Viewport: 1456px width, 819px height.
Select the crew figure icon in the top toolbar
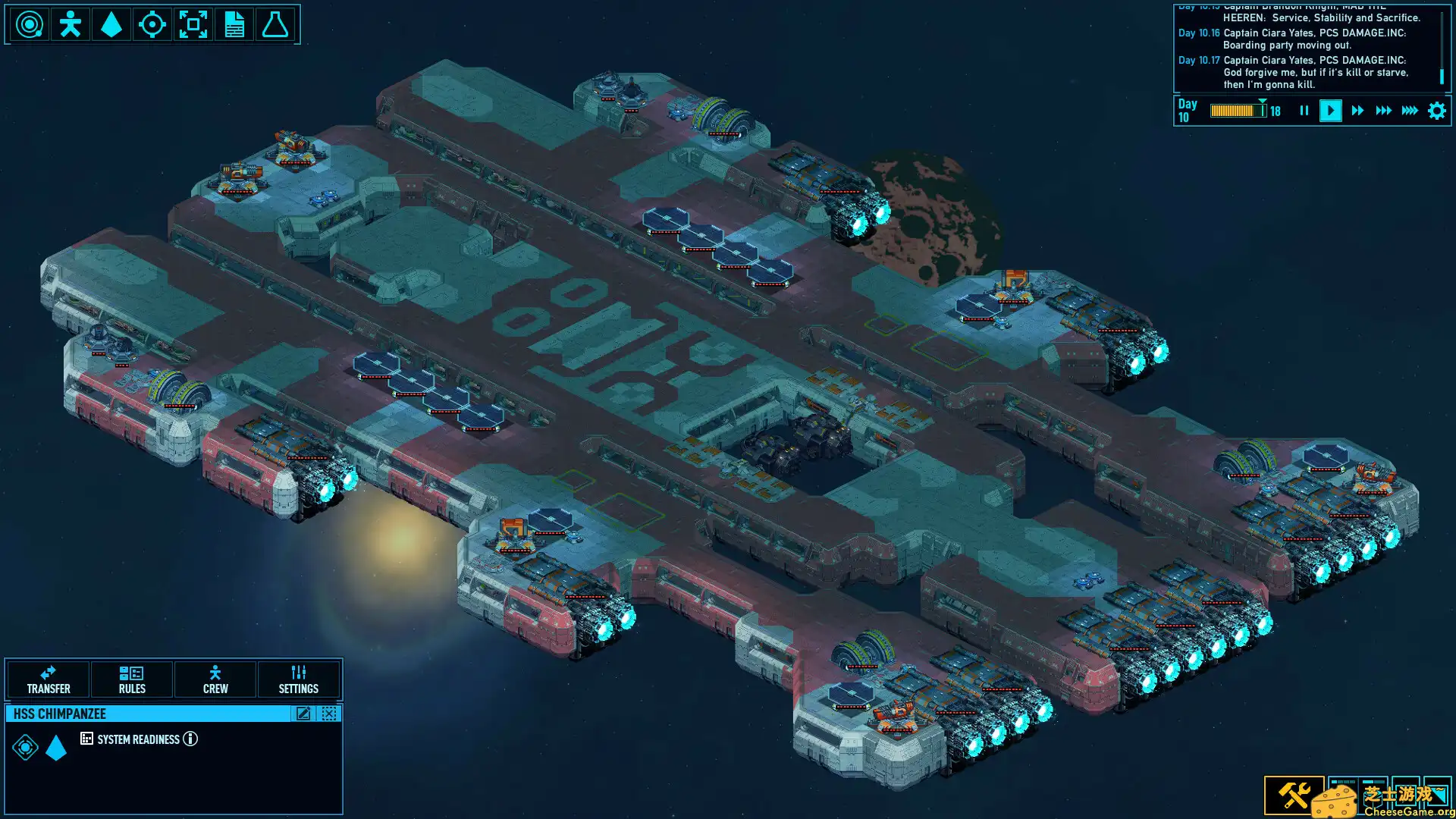coord(71,24)
